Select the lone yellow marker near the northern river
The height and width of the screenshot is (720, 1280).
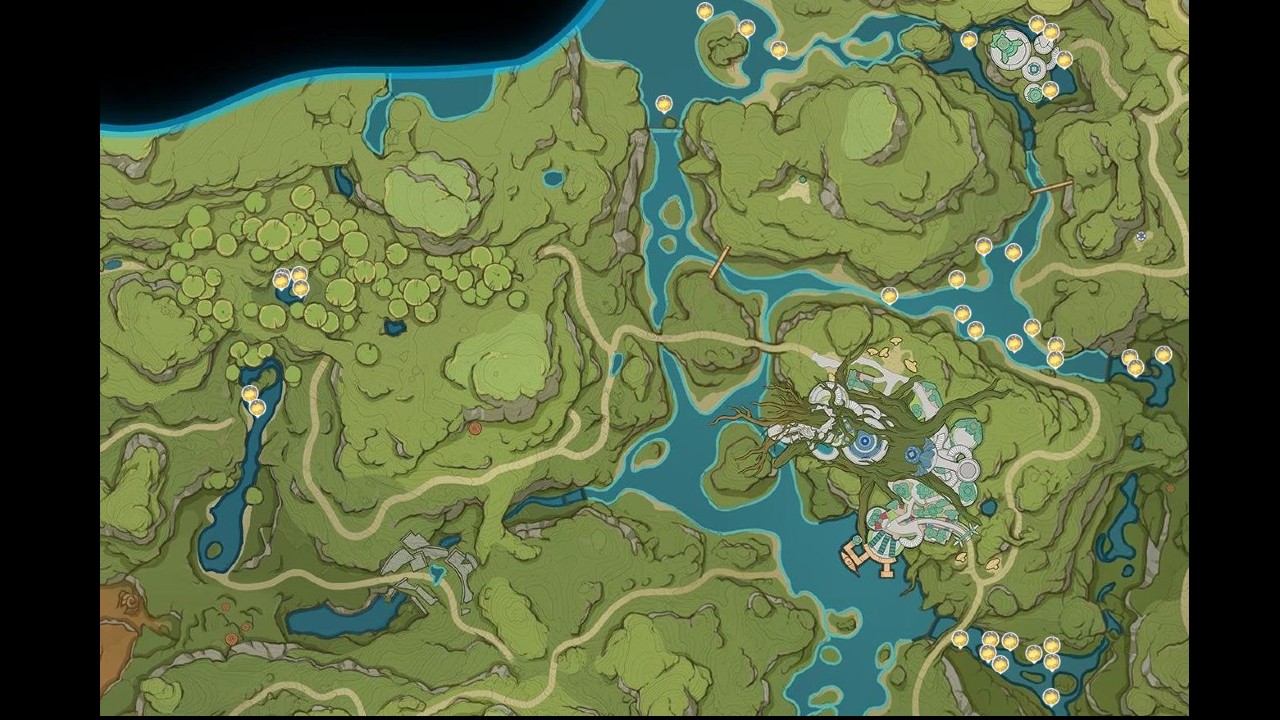(662, 102)
